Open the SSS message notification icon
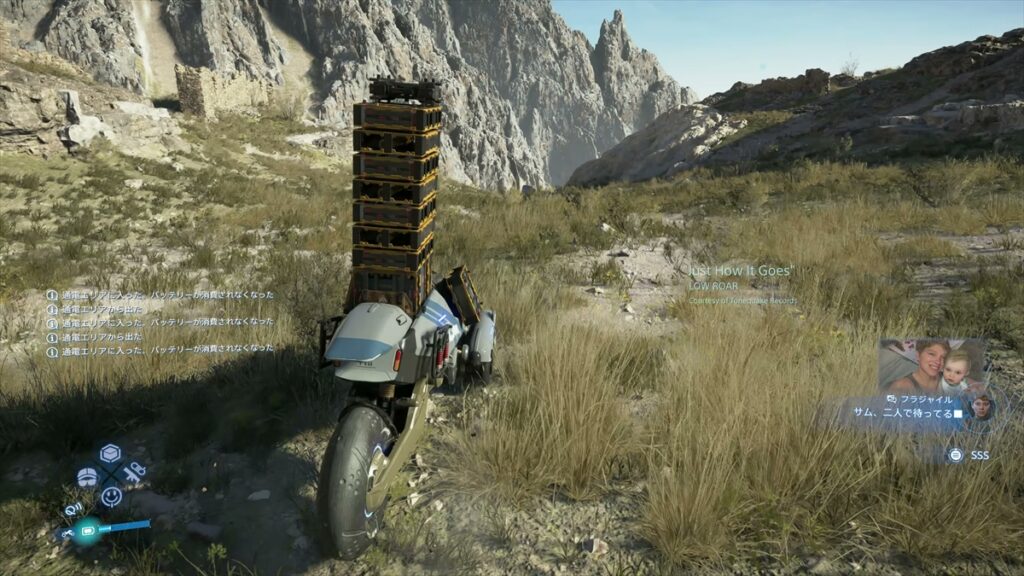This screenshot has height=576, width=1024. coord(955,455)
